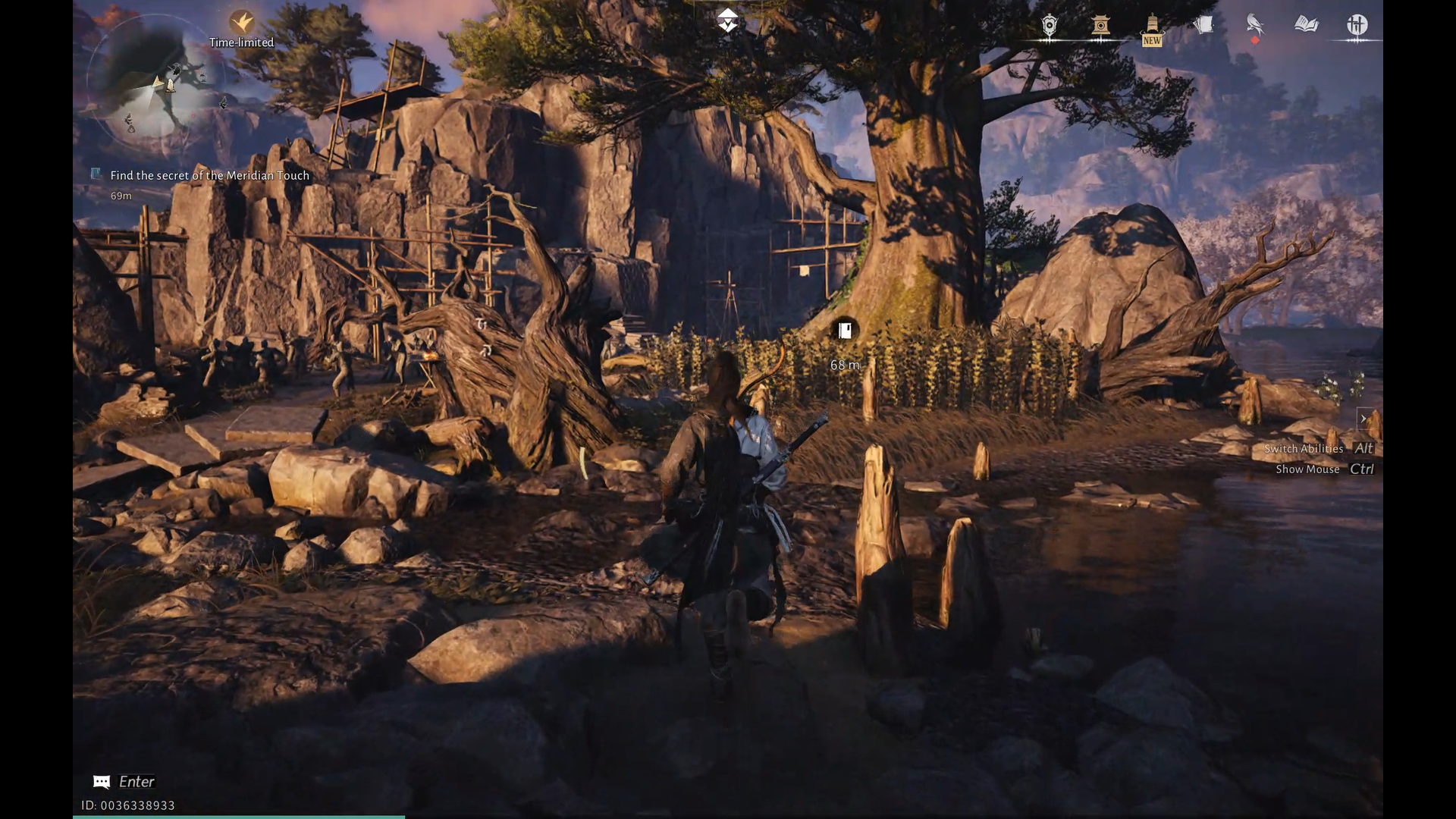The height and width of the screenshot is (819, 1456).
Task: Open the chat box speech bubble
Action: pyautogui.click(x=102, y=782)
